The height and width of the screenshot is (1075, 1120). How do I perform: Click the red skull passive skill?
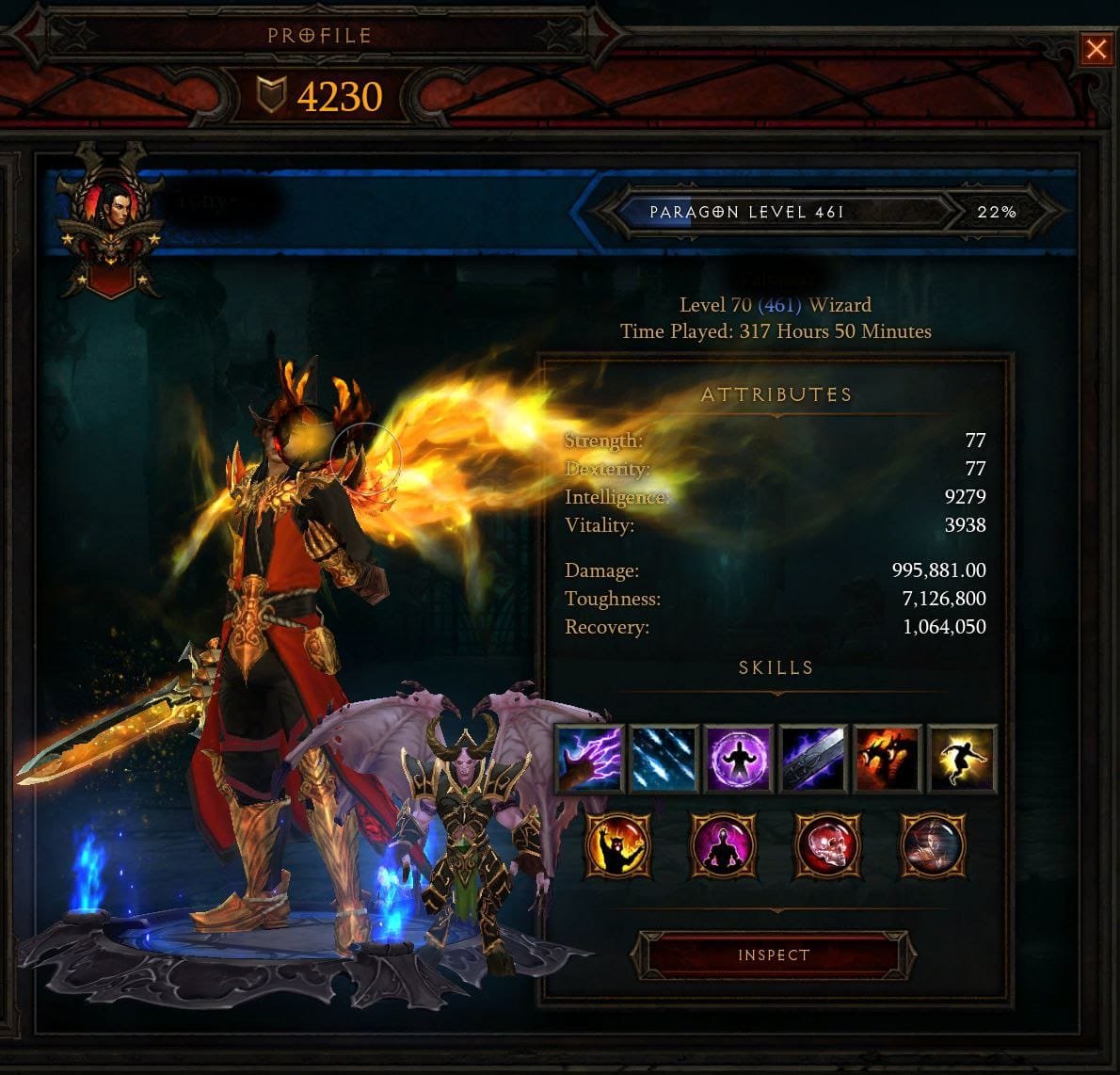click(827, 845)
